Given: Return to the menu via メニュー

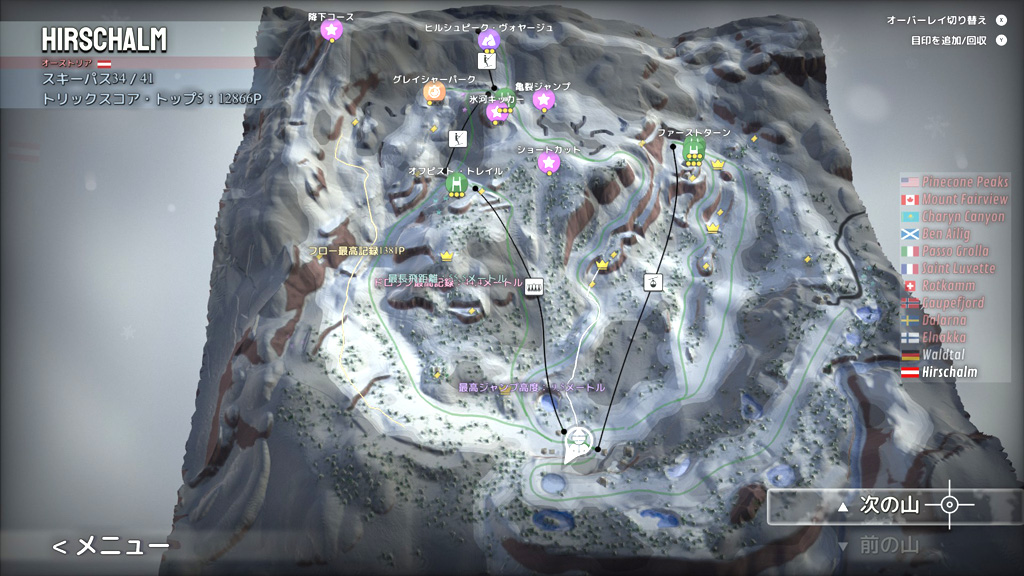Looking at the screenshot, I should [x=110, y=545].
